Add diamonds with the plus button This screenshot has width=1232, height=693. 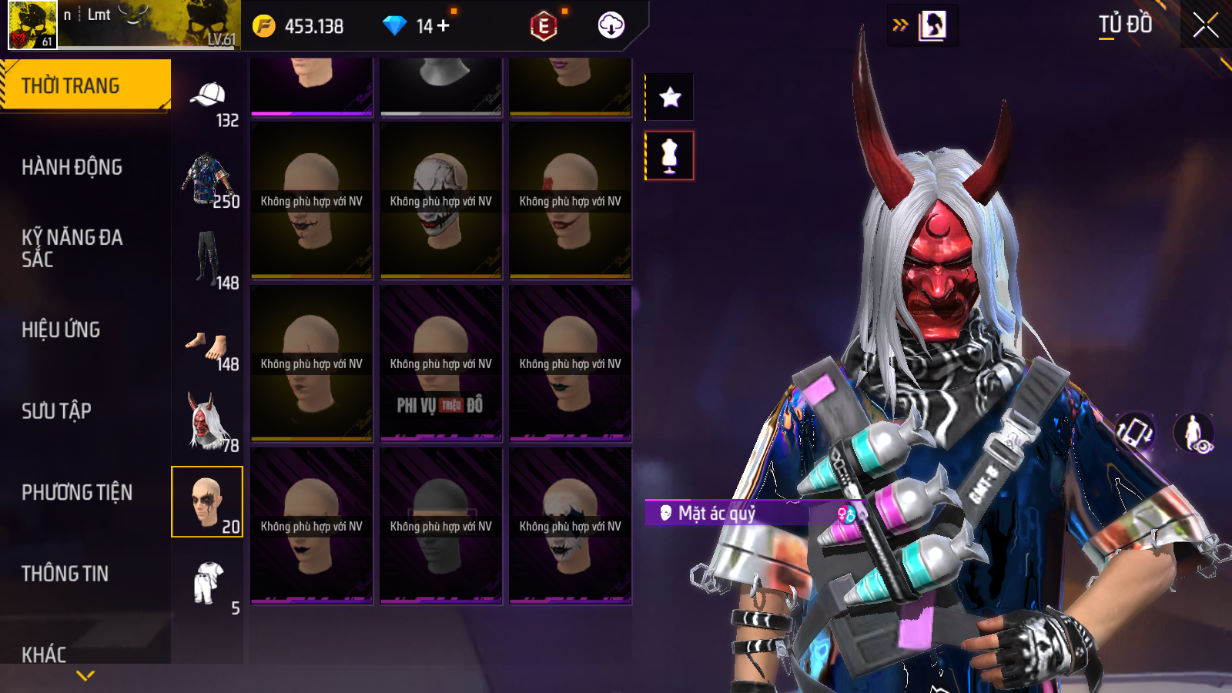click(x=442, y=26)
